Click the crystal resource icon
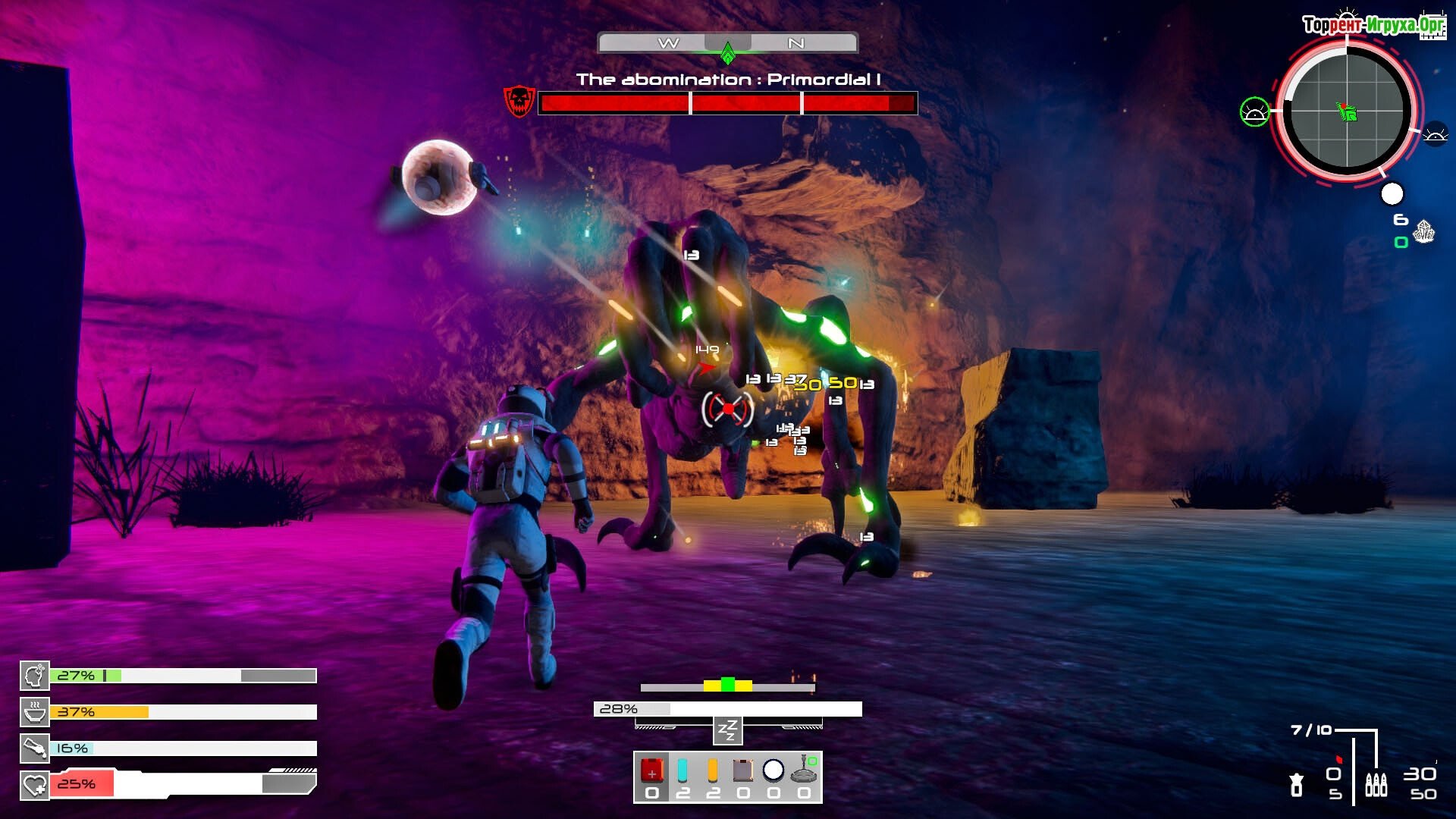The height and width of the screenshot is (819, 1456). [x=1424, y=231]
